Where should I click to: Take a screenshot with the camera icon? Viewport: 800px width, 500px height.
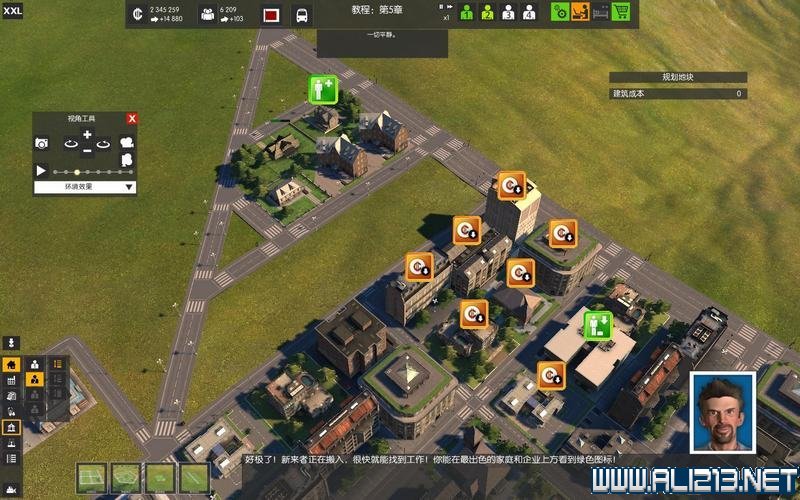42,144
